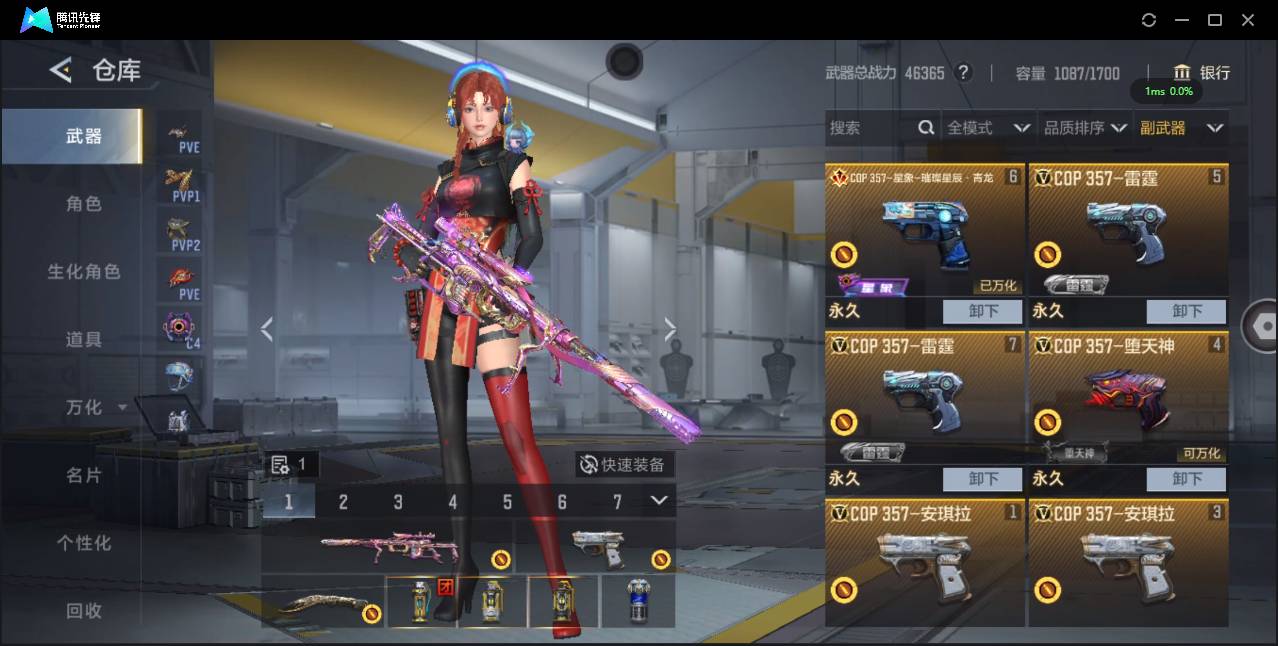The image size is (1278, 646).
Task: Open the 回收 section
Action: point(84,610)
